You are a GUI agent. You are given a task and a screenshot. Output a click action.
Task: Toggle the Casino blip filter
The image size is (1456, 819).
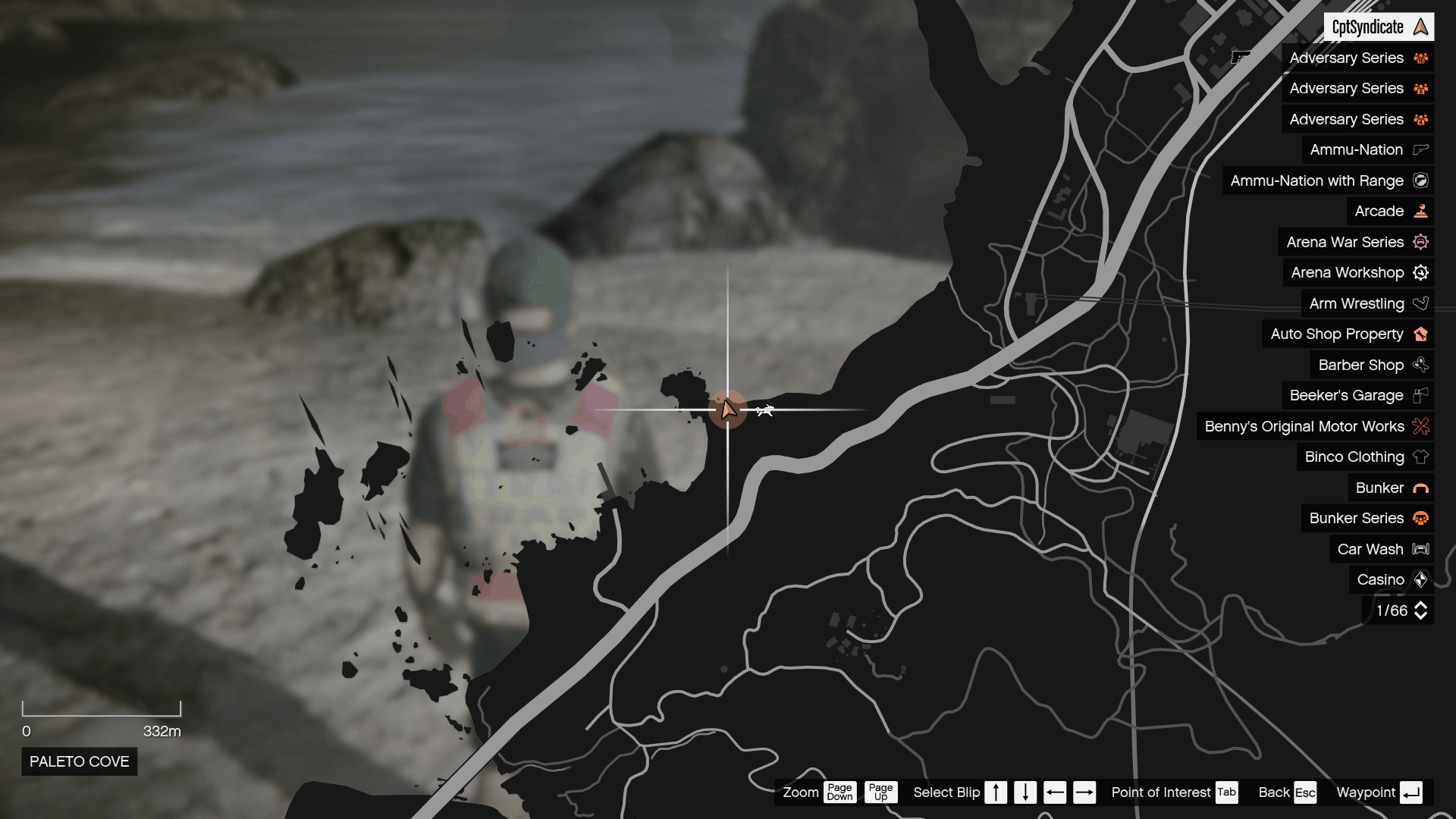(x=1420, y=579)
